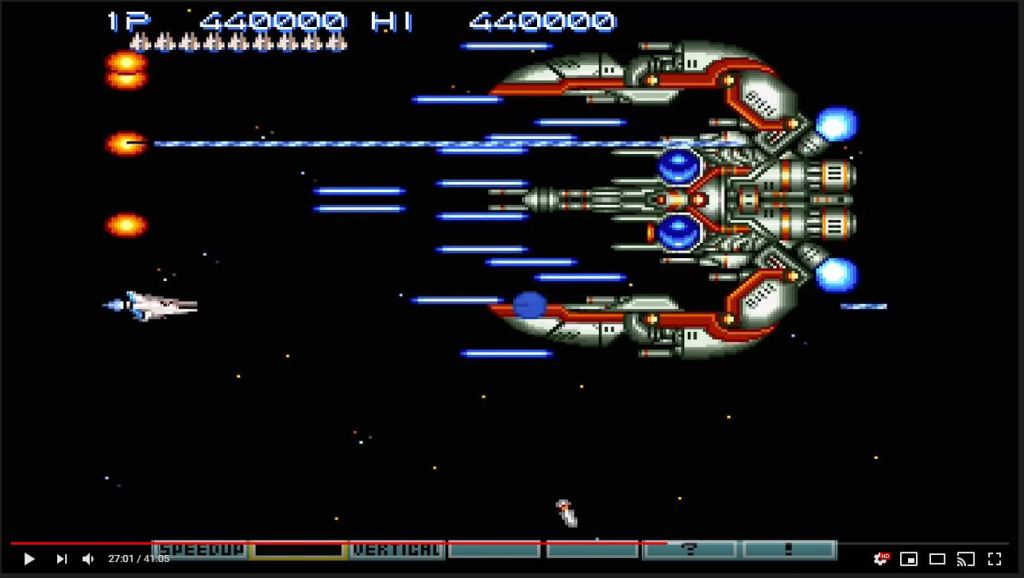This screenshot has height=578, width=1024.
Task: Click the yellow highlighted power meter slot
Action: [x=297, y=549]
